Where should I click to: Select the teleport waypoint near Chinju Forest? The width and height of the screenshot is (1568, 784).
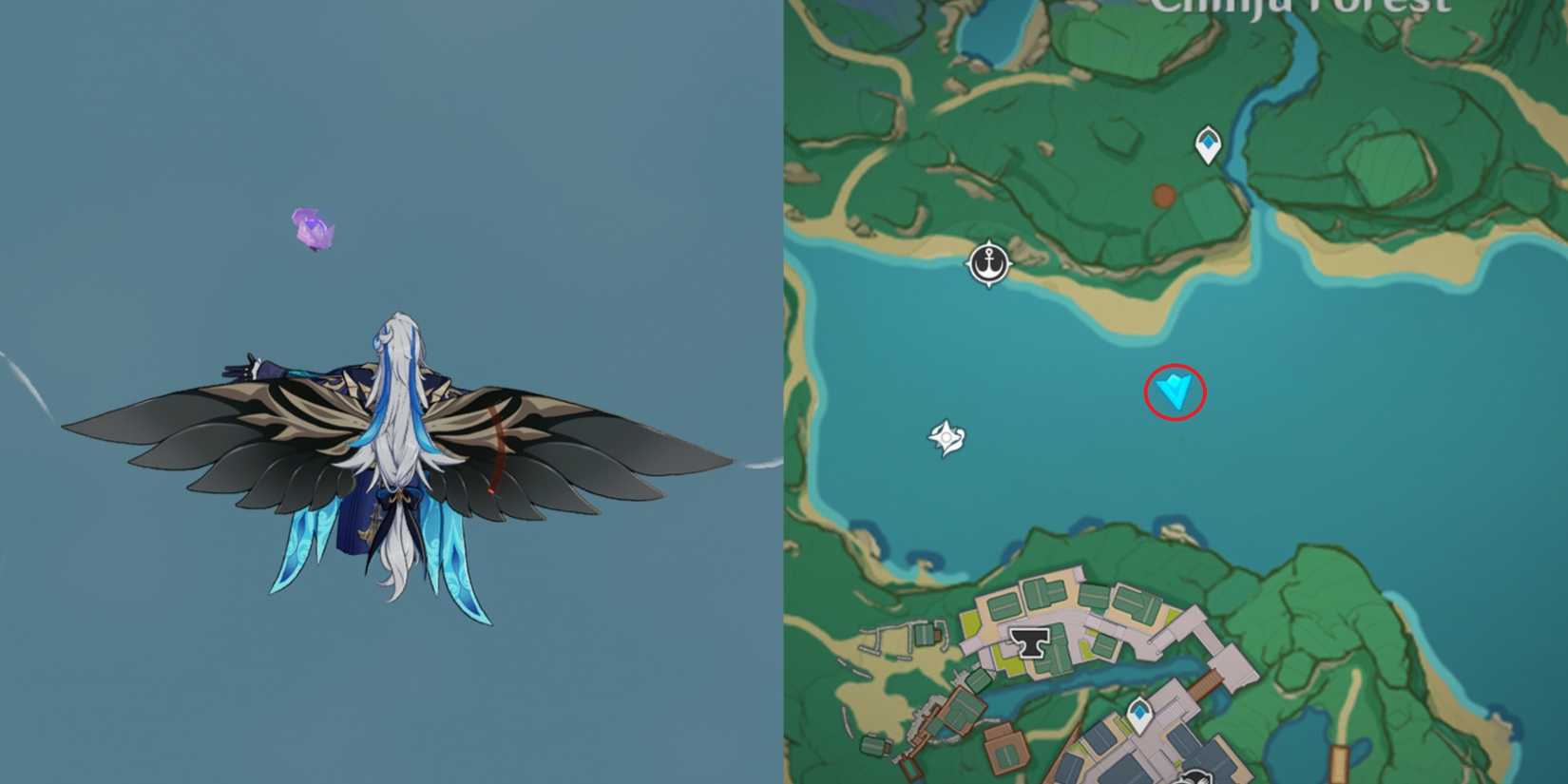pos(1208,142)
